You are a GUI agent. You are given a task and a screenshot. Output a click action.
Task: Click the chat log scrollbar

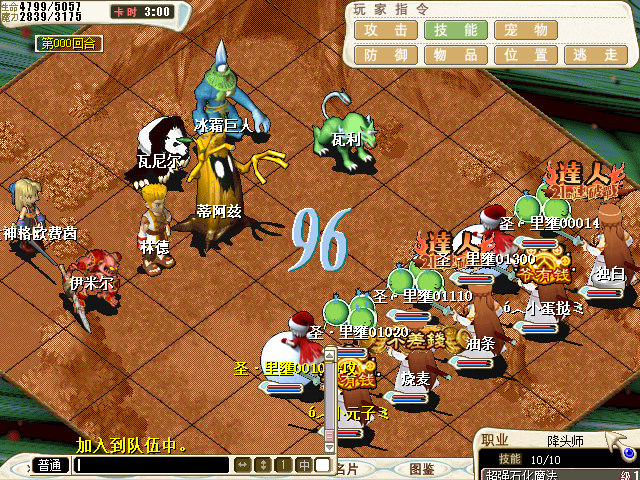[x=329, y=400]
